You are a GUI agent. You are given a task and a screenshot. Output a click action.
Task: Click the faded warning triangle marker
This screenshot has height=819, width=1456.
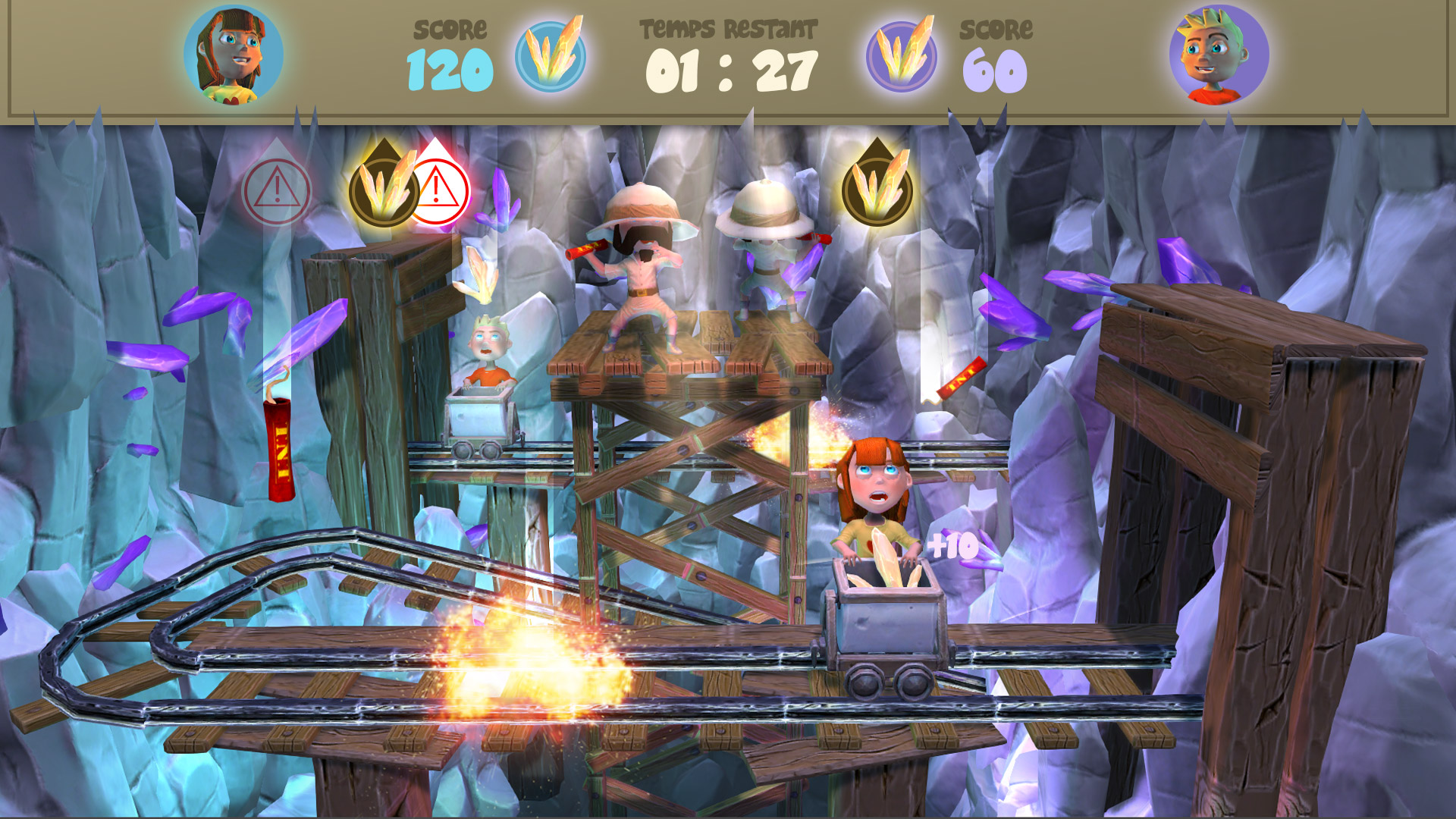coord(277,191)
